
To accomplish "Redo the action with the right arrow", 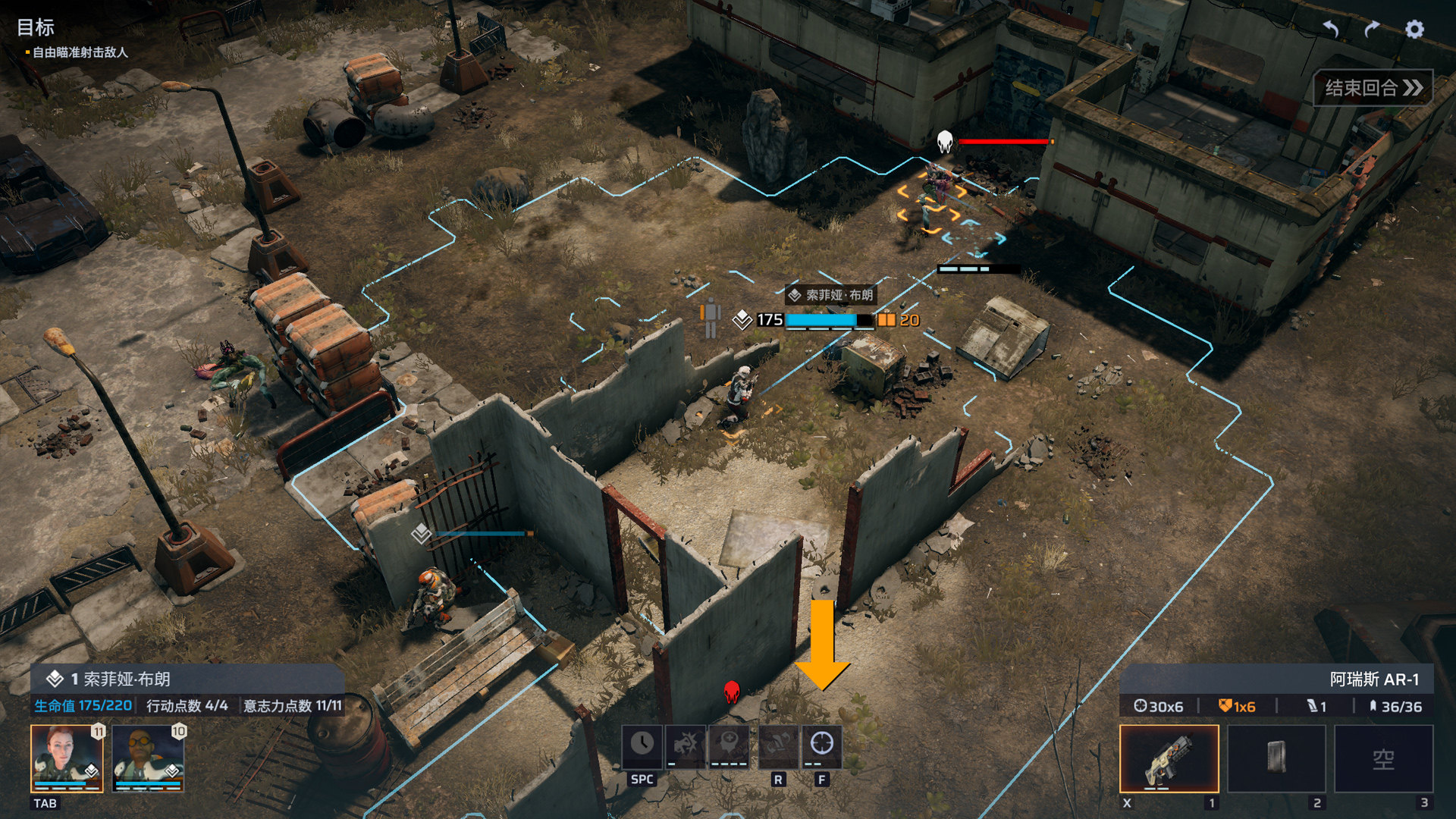I will 1372,30.
